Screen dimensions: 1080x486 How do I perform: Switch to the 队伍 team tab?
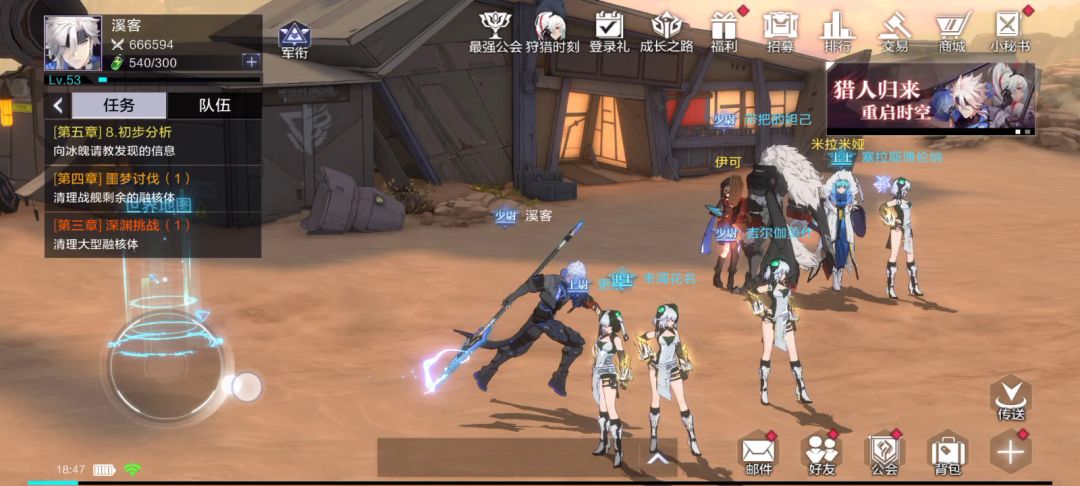pos(214,105)
